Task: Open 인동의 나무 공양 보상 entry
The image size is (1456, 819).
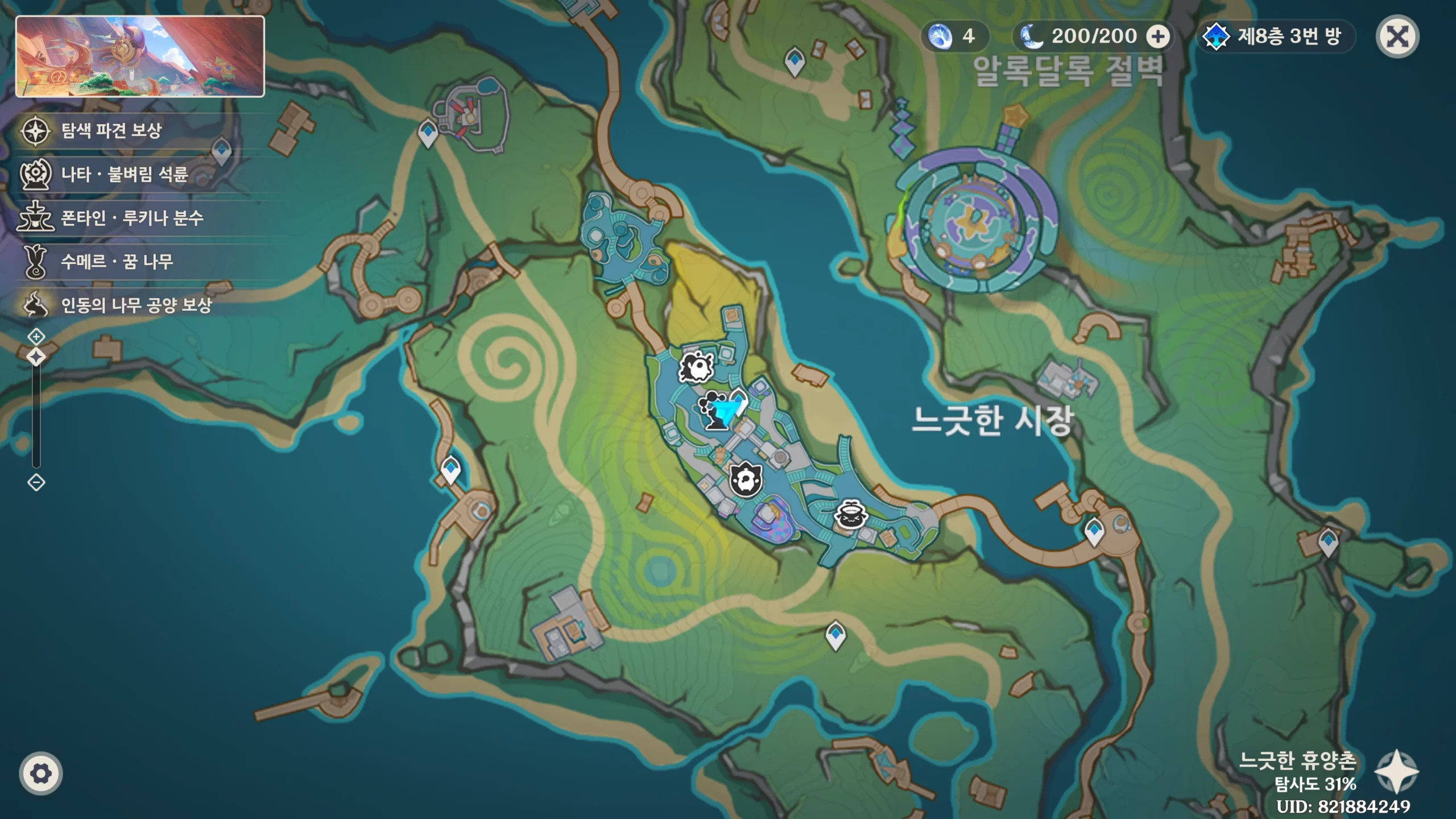Action: coord(136,305)
